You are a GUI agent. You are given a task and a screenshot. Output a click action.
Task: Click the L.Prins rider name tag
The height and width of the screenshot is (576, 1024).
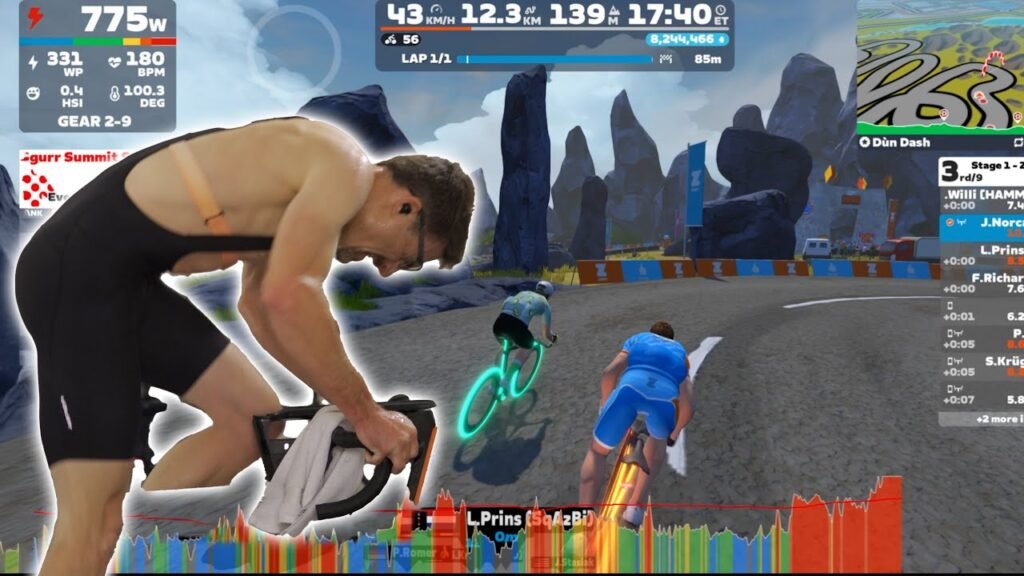(514, 518)
